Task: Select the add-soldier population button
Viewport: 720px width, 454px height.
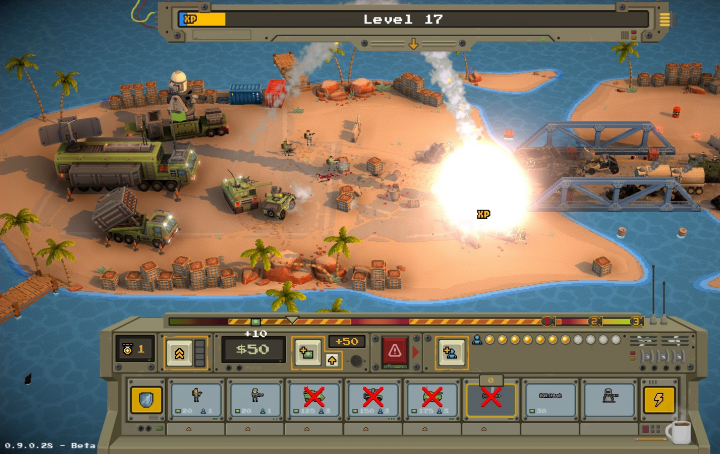Action: (x=449, y=351)
